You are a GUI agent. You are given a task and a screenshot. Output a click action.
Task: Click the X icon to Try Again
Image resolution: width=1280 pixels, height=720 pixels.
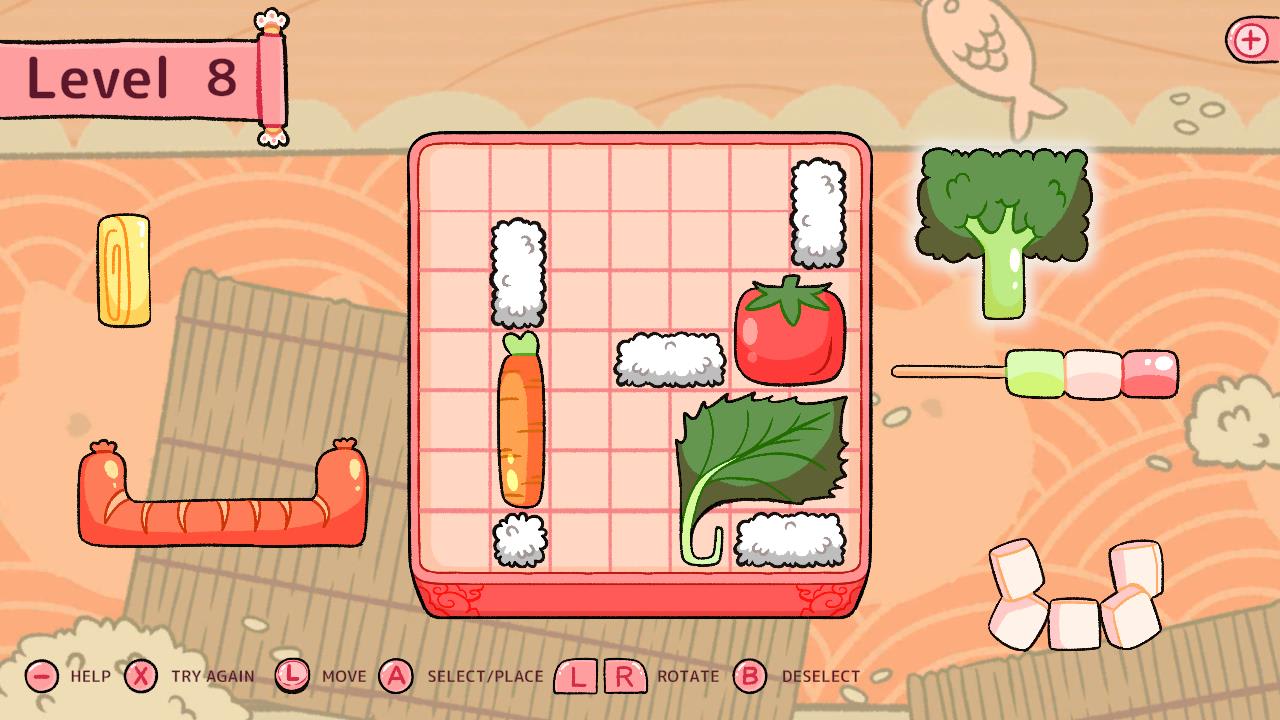141,676
